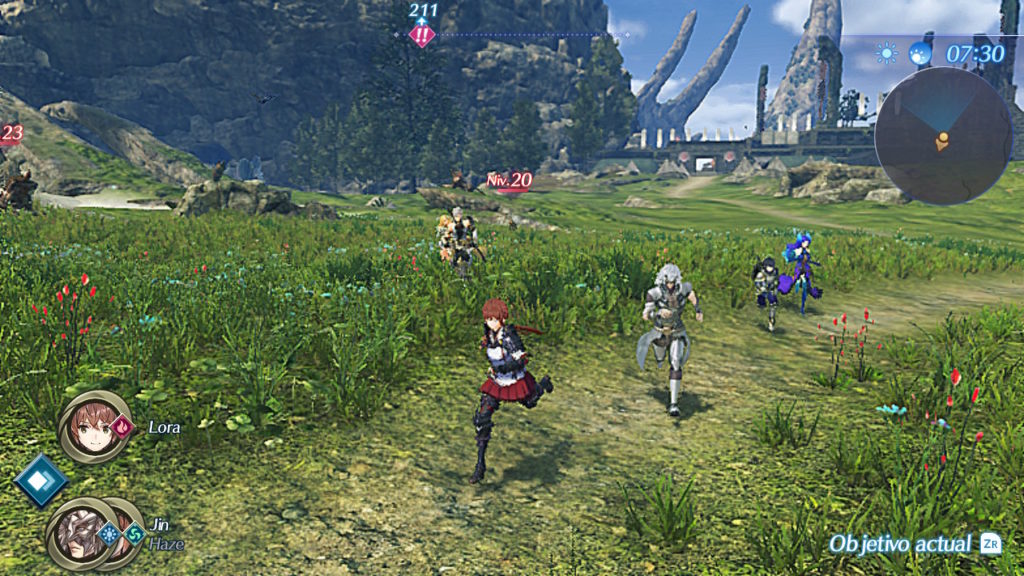The width and height of the screenshot is (1024, 576).
Task: Click the sun weather icon
Action: (887, 53)
